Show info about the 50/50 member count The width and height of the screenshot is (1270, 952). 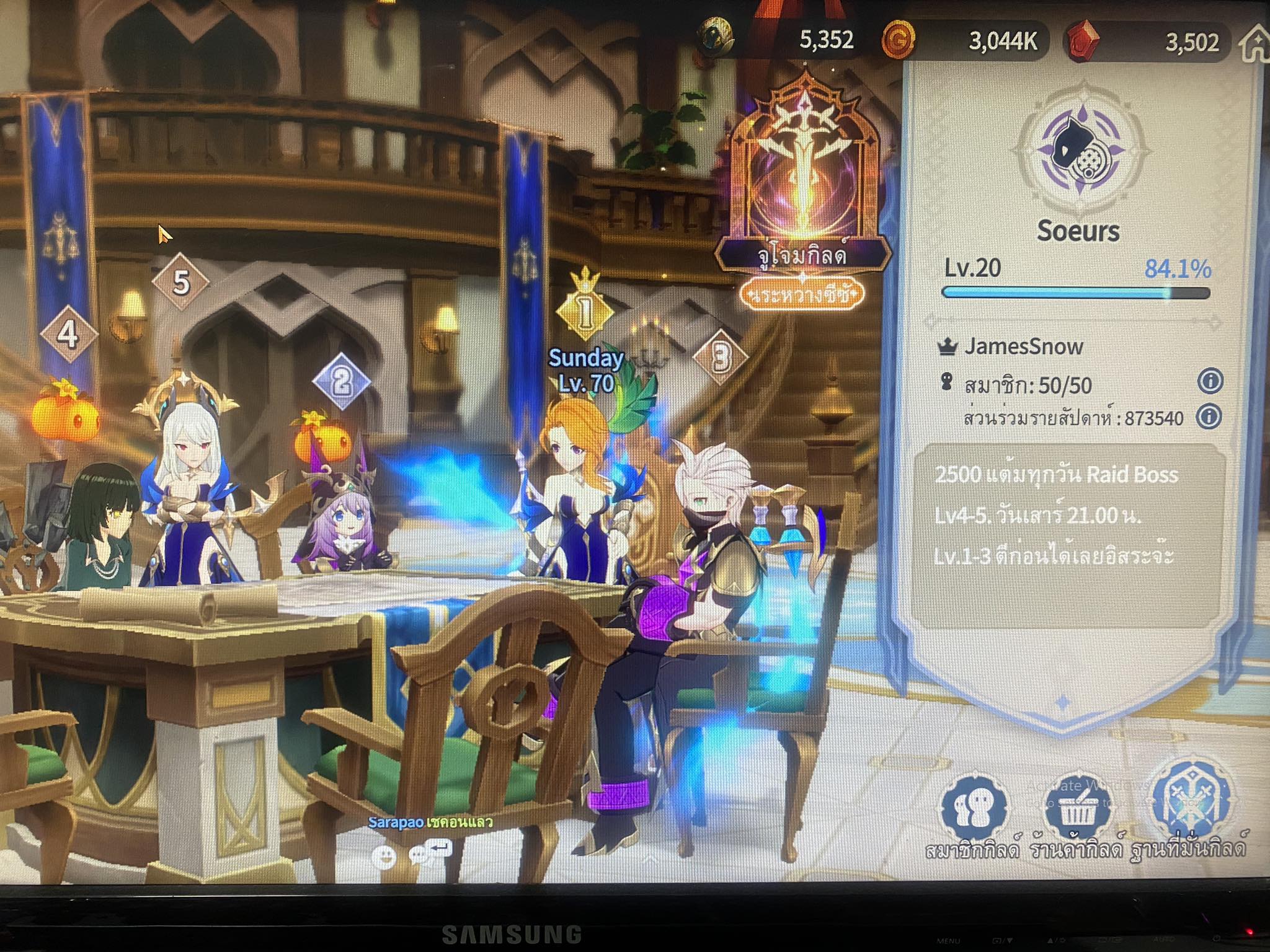tap(1210, 381)
